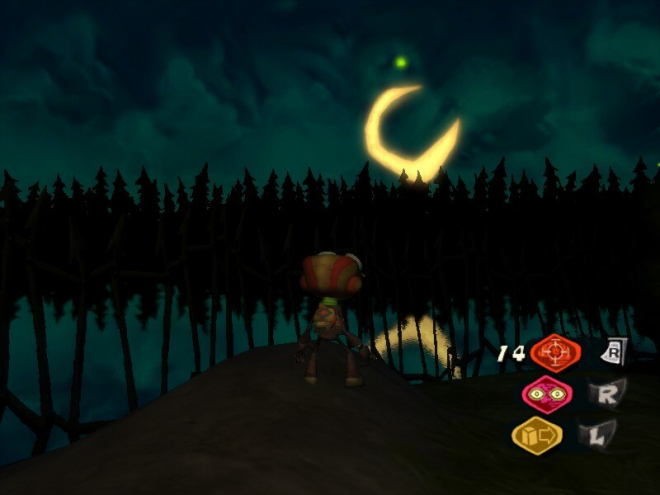Use the yellow box-and-arrow power badge
The height and width of the screenshot is (495, 660).
(x=537, y=435)
